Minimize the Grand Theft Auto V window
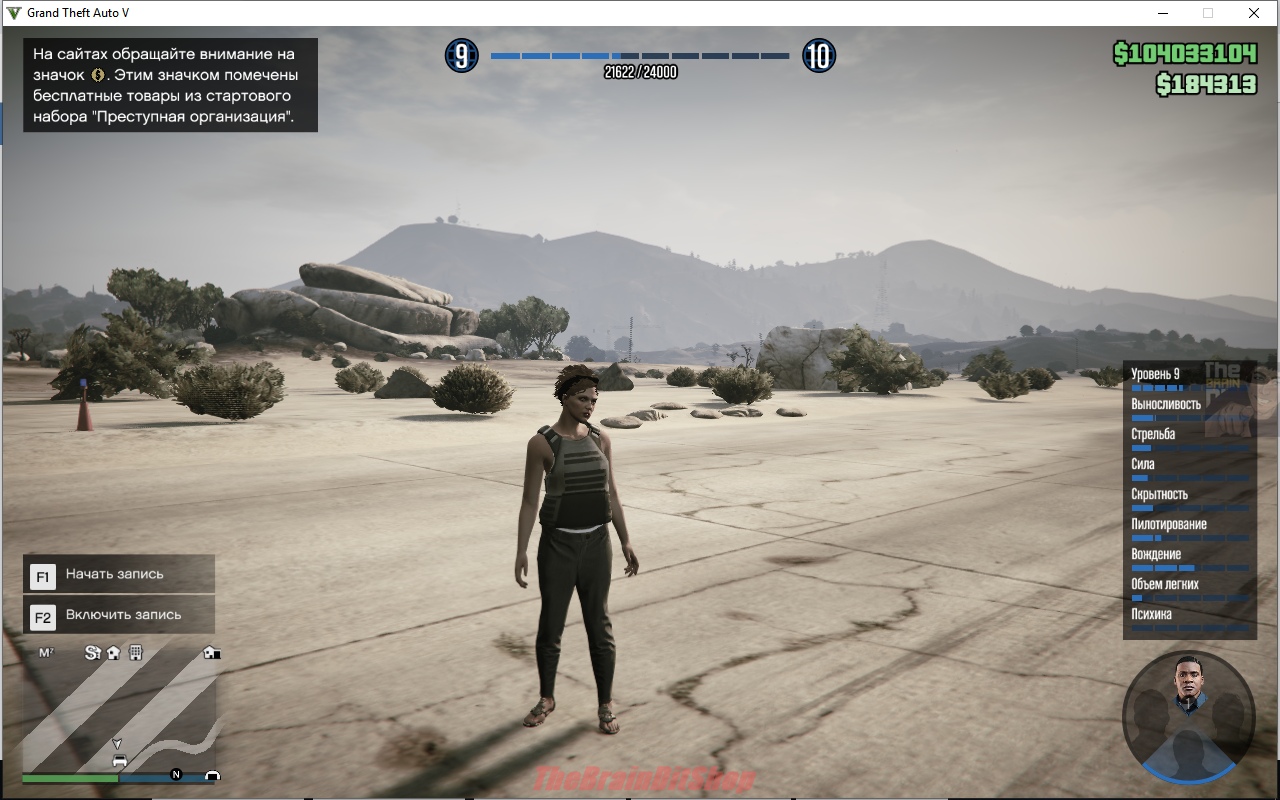 (x=1164, y=13)
